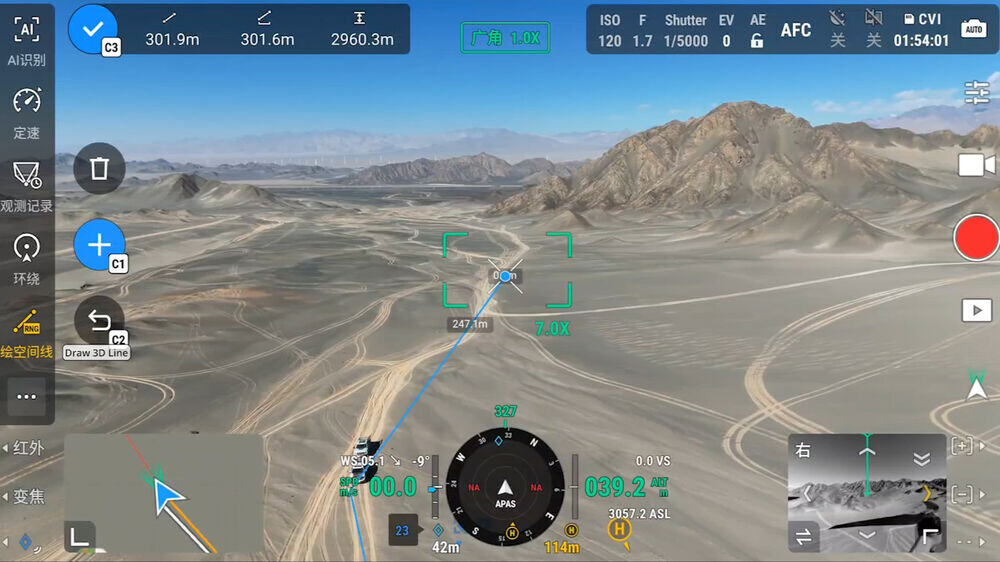This screenshot has height=562, width=1000.
Task: Select the 绘空间线 draw 3D line tool
Action: [27, 332]
